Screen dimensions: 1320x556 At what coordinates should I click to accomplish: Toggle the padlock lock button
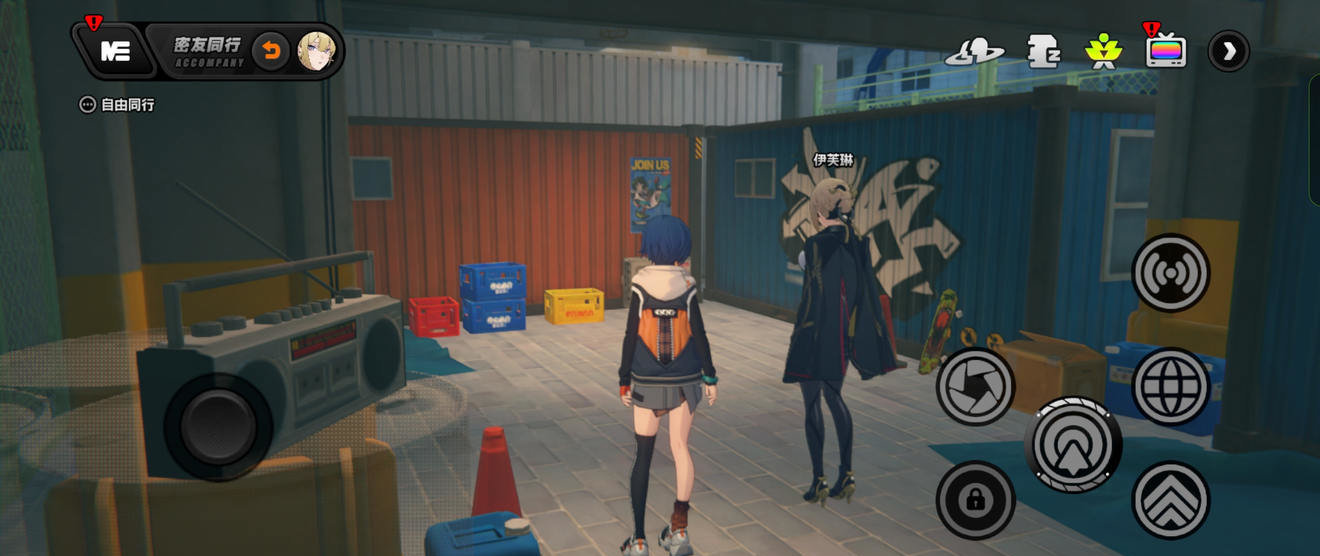point(975,500)
